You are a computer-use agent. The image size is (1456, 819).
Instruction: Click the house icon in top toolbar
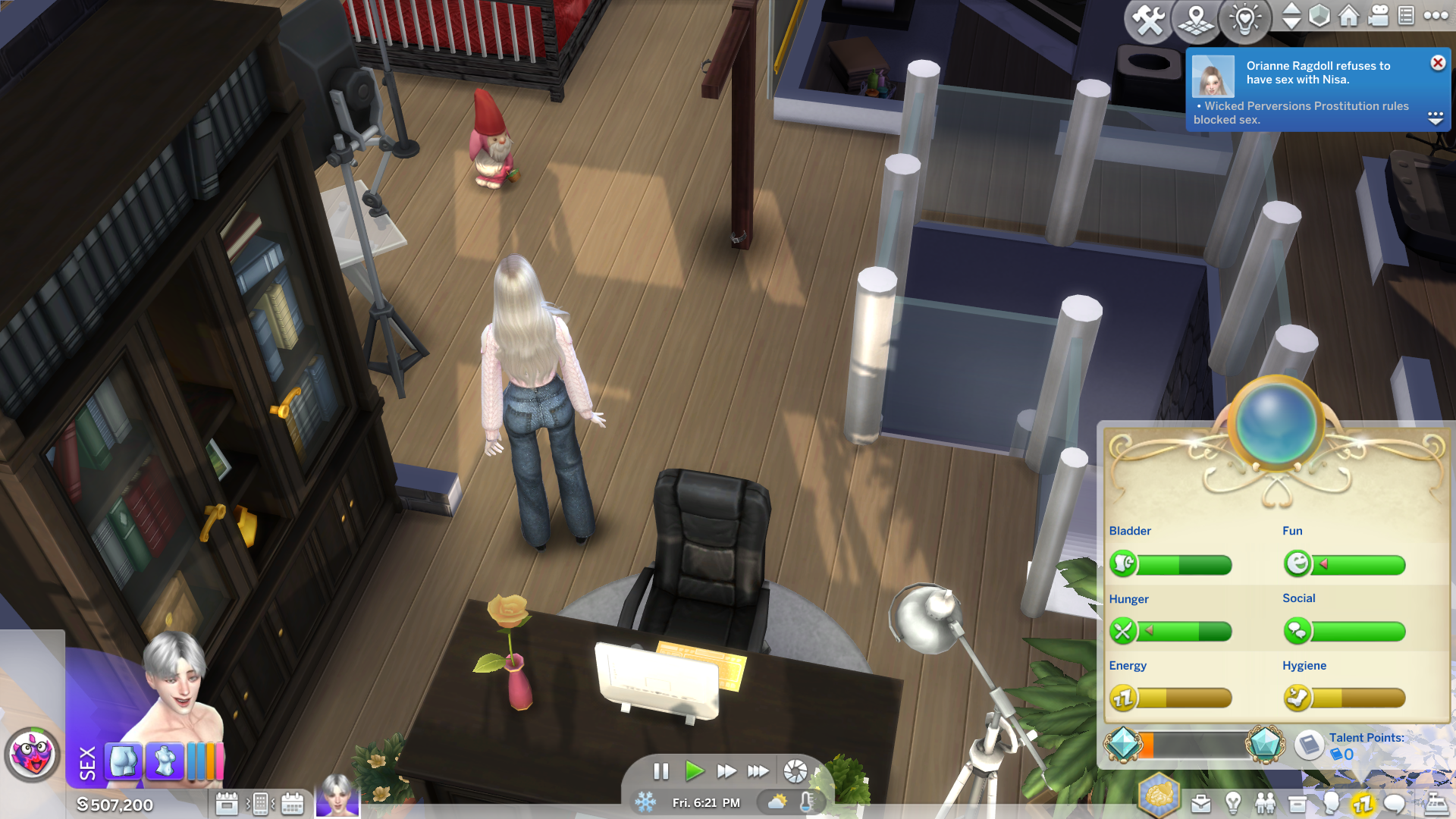(1348, 16)
